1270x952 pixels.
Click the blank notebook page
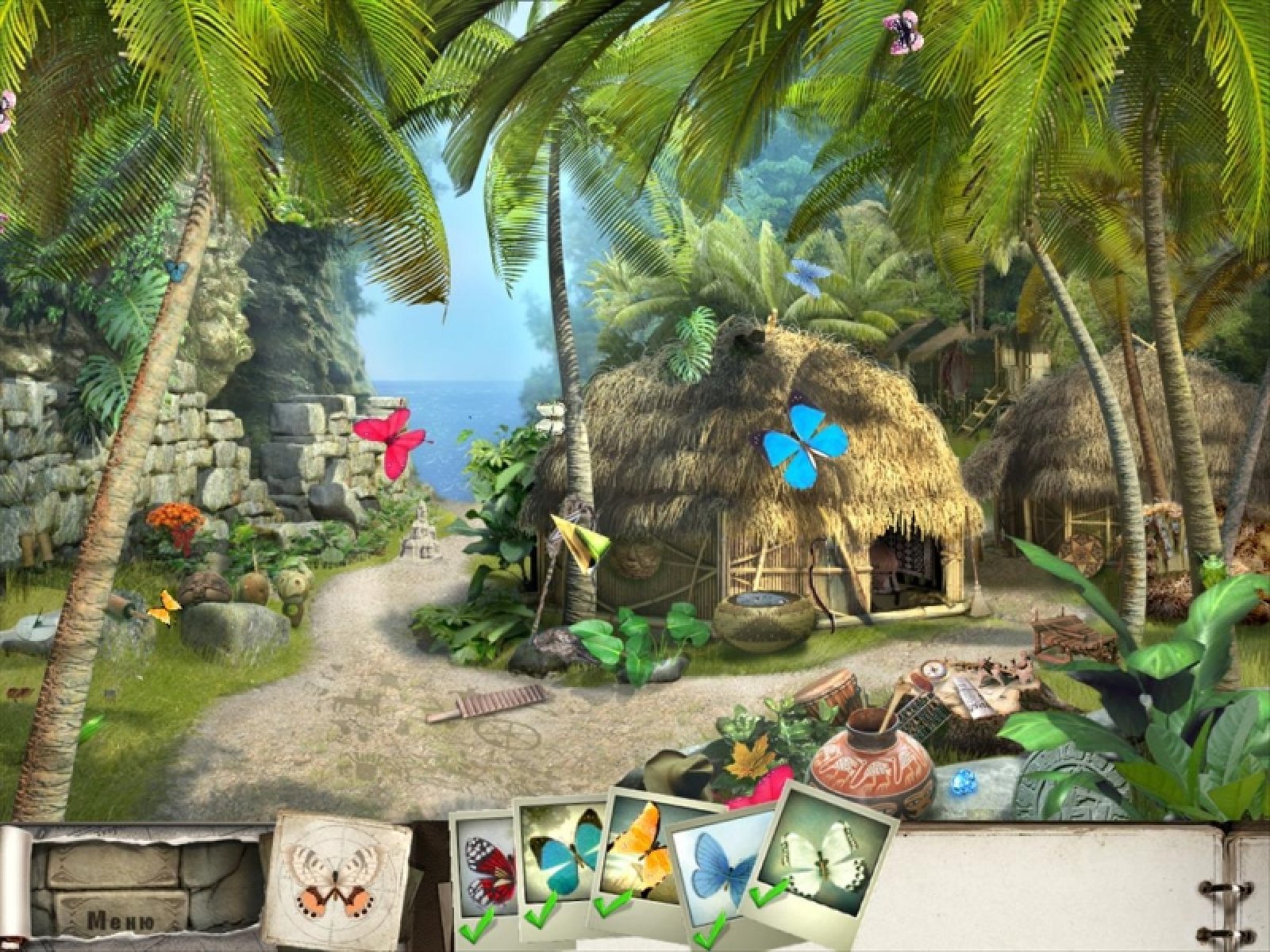(1056, 881)
